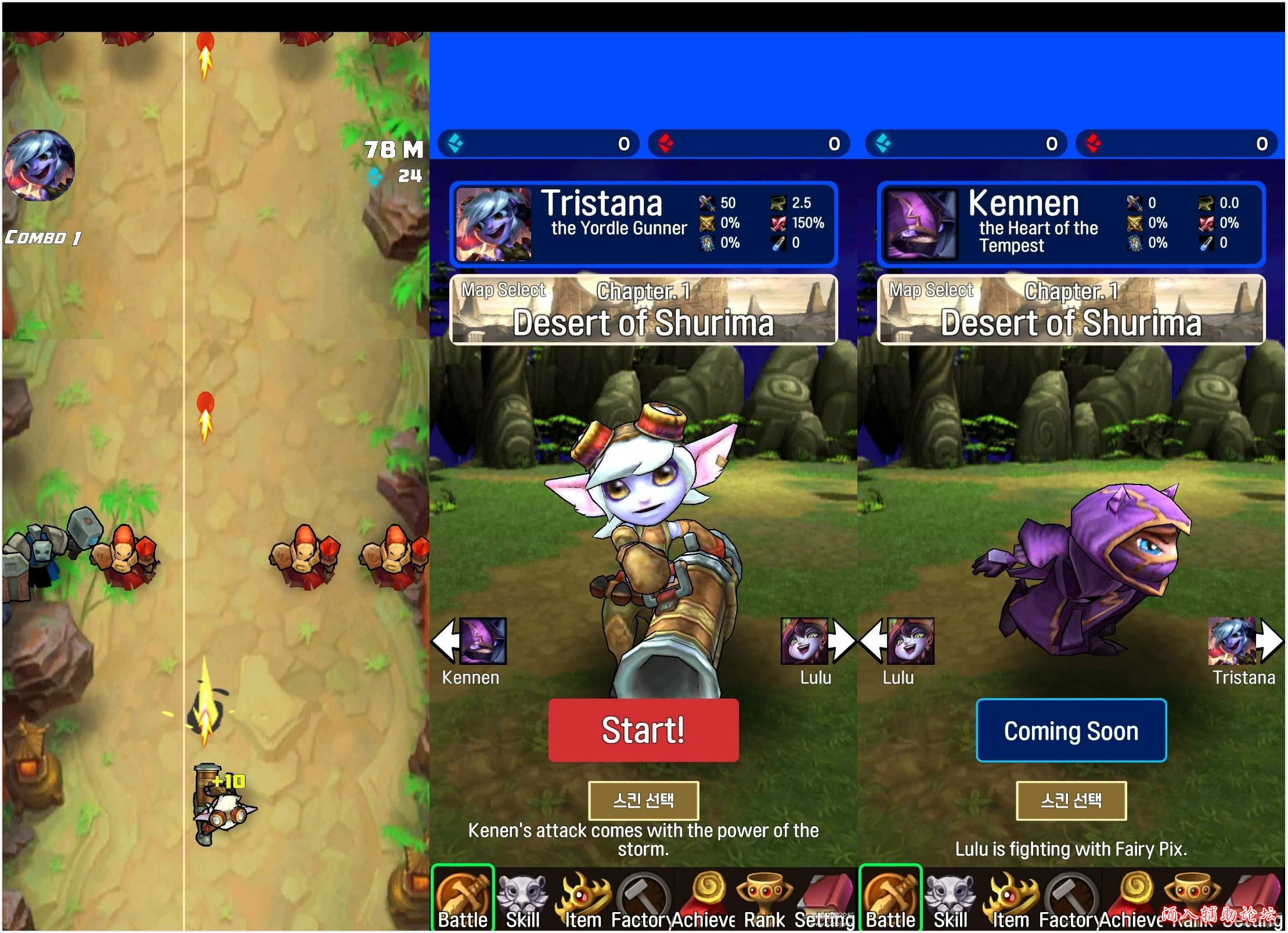Select the Tristana portrait thumbnail beside the right arrow

coord(1231,641)
